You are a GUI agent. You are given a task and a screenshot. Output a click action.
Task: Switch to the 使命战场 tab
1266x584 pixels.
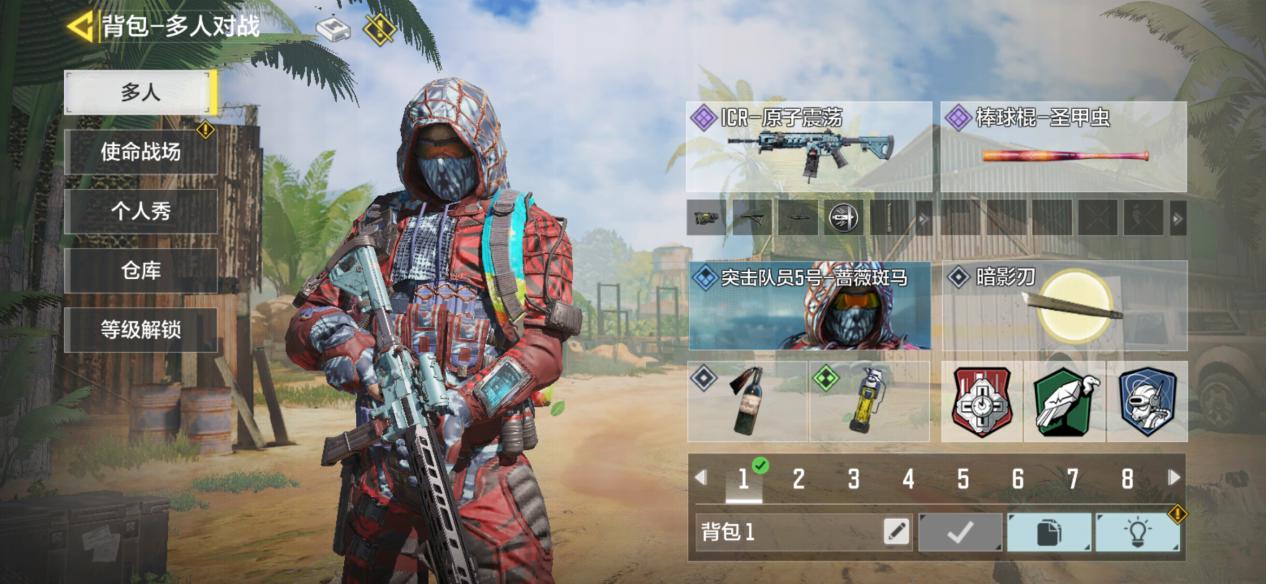(x=140, y=152)
